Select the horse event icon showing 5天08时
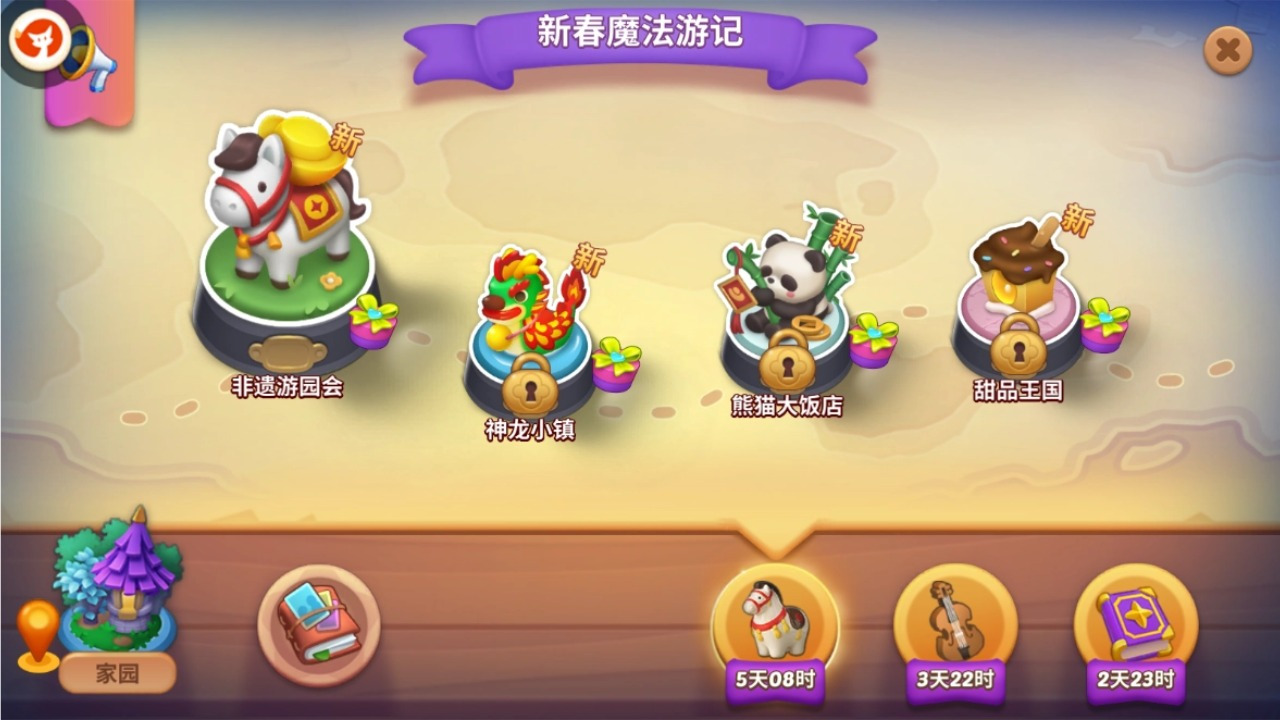 pos(775,618)
